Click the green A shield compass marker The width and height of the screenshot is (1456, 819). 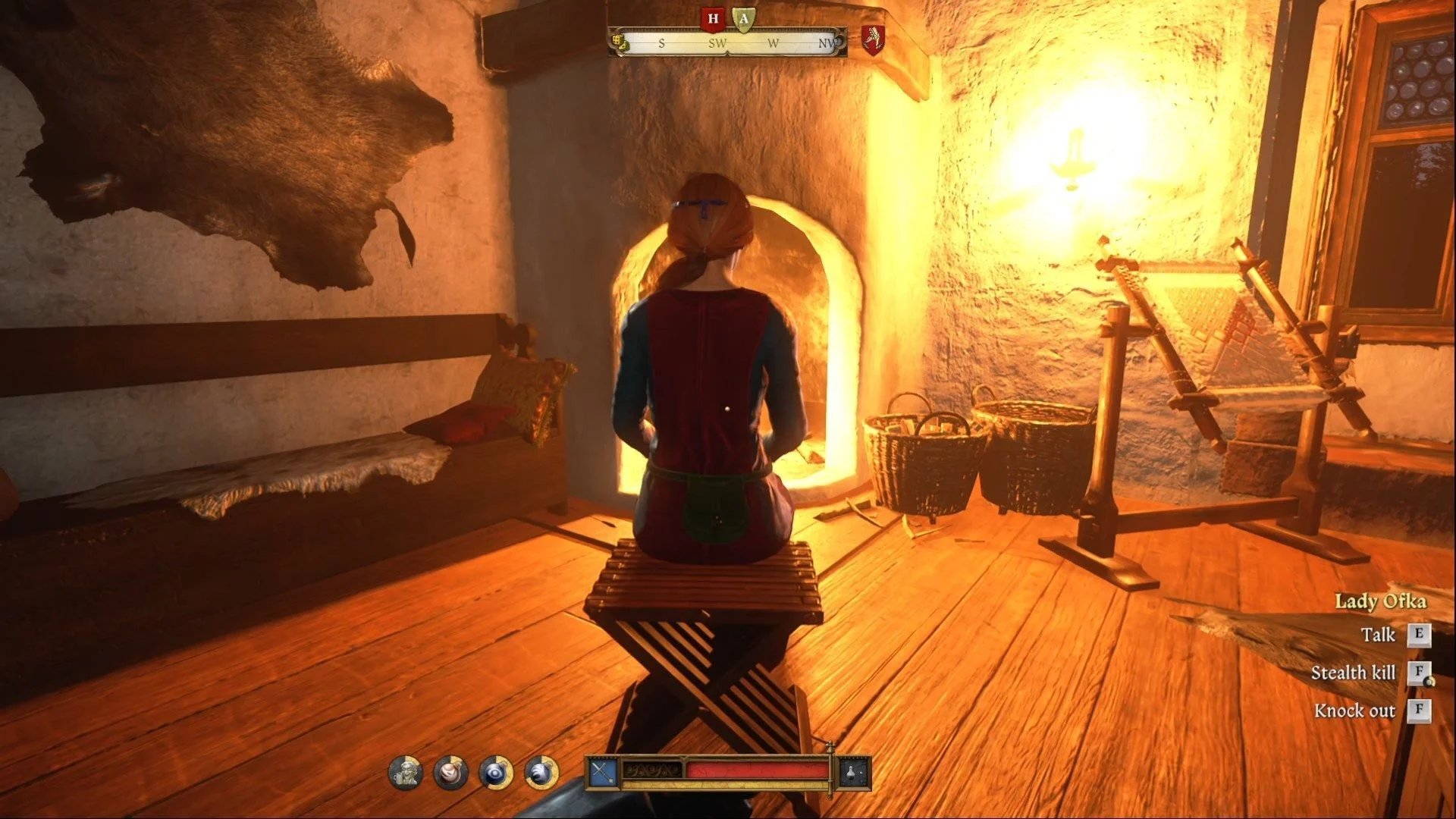pos(744,20)
